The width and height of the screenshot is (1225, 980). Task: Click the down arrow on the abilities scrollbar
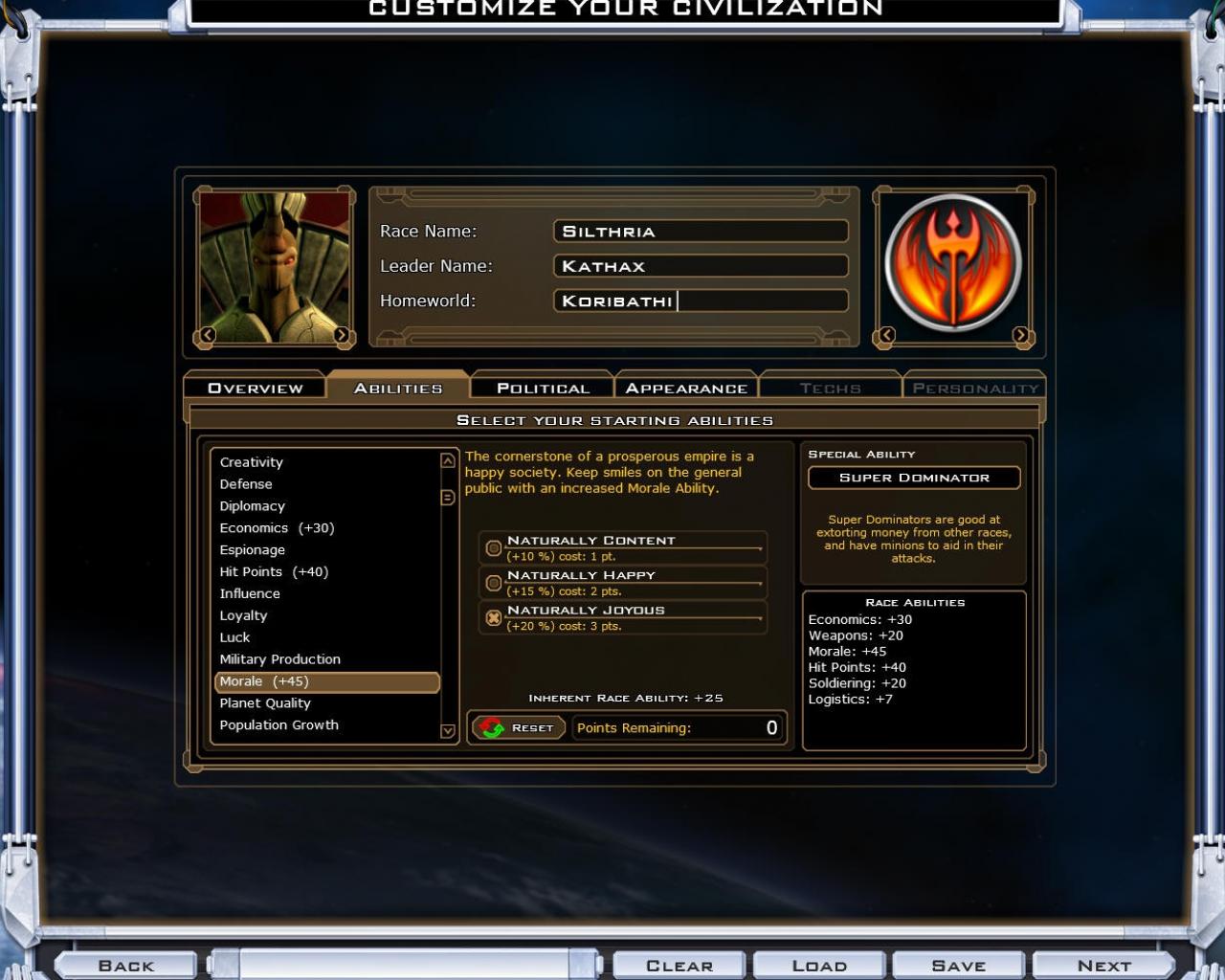coord(446,730)
